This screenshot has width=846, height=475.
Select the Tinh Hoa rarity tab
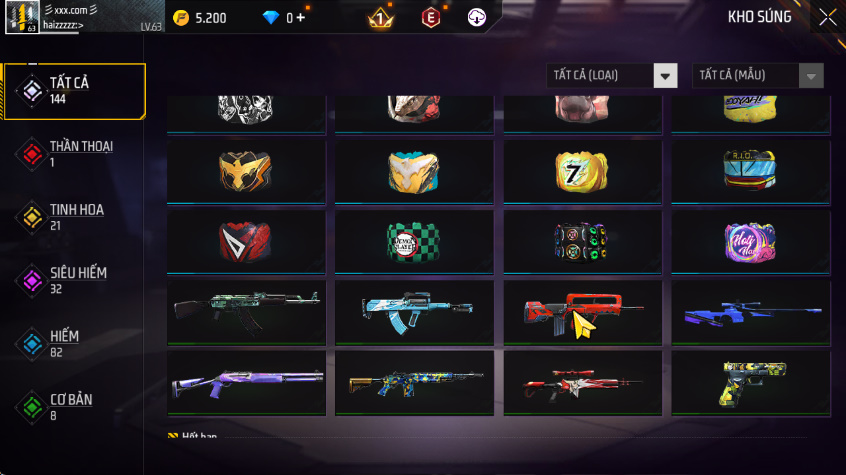[74, 217]
